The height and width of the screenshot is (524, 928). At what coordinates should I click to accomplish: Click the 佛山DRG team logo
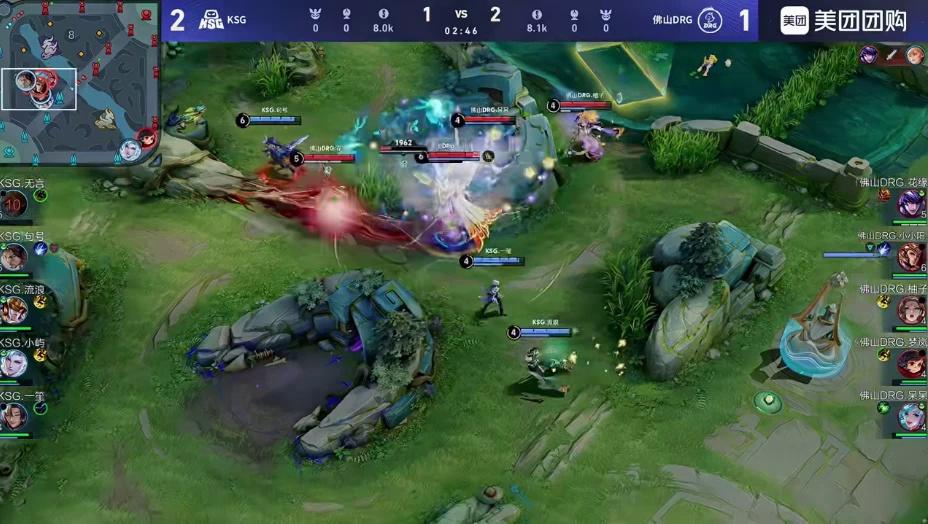(710, 20)
